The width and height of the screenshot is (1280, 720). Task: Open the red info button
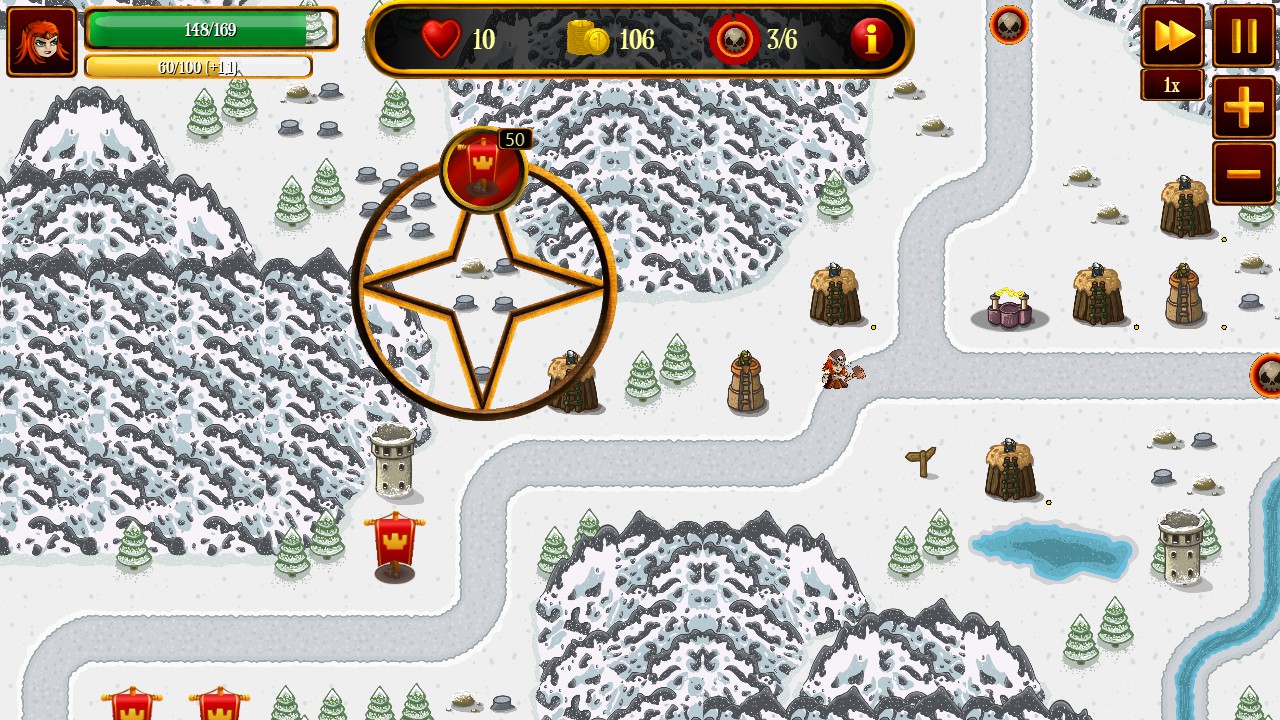point(871,40)
